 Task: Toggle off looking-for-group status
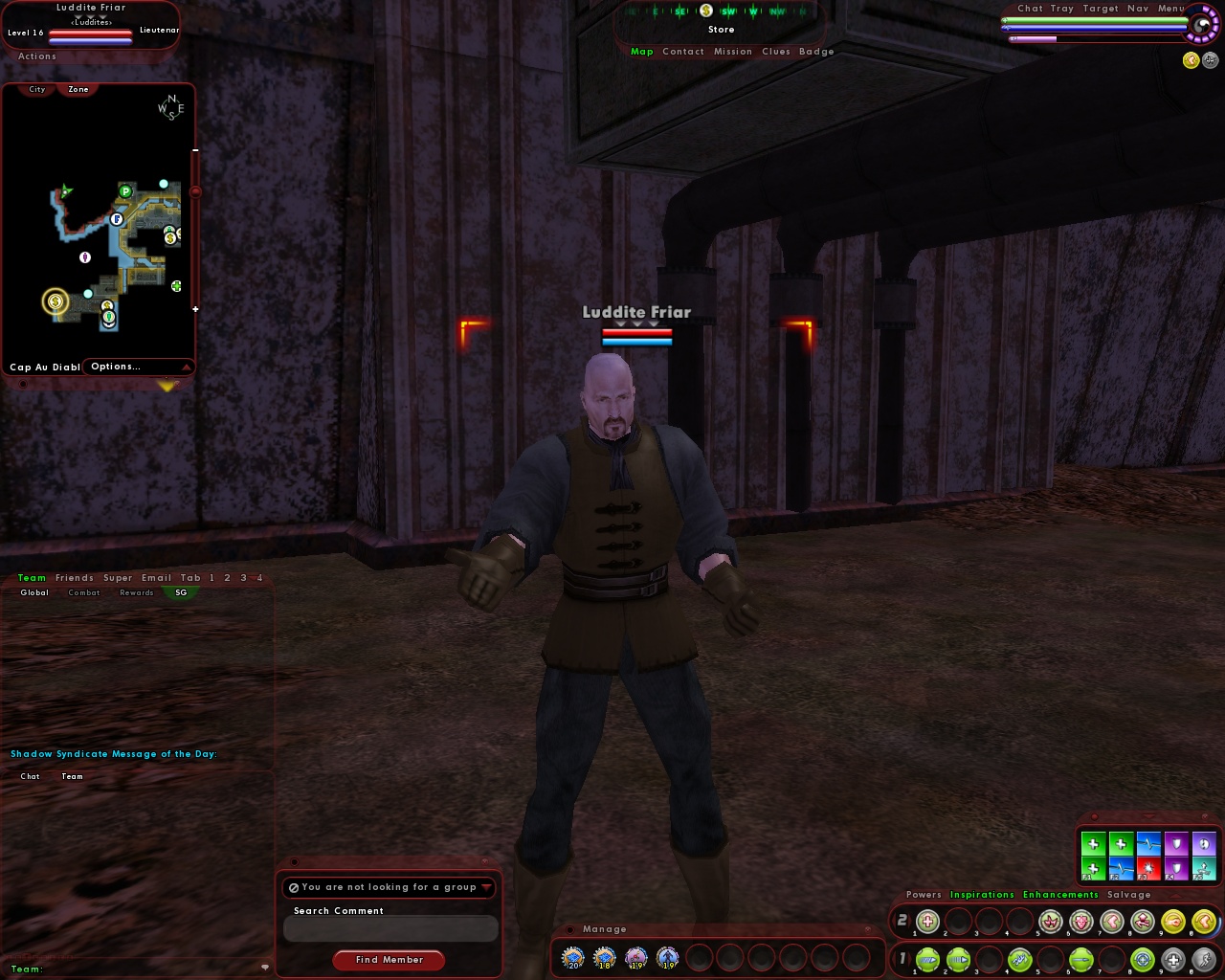[x=293, y=887]
